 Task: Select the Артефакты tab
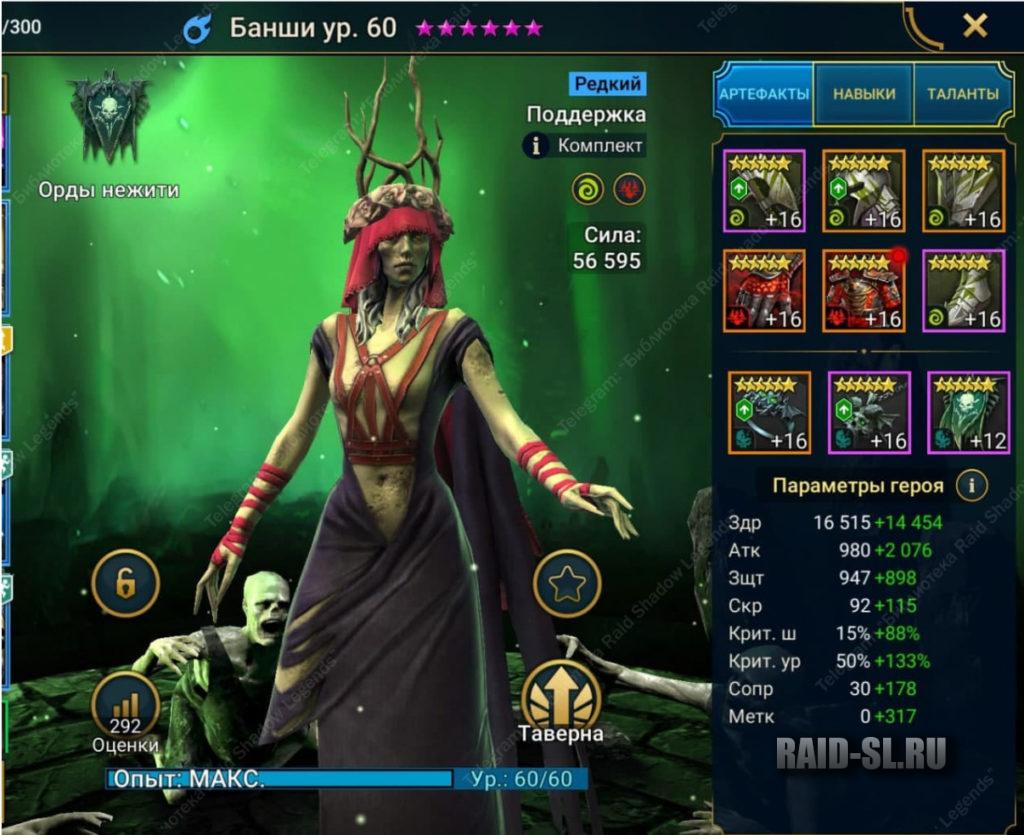[764, 94]
